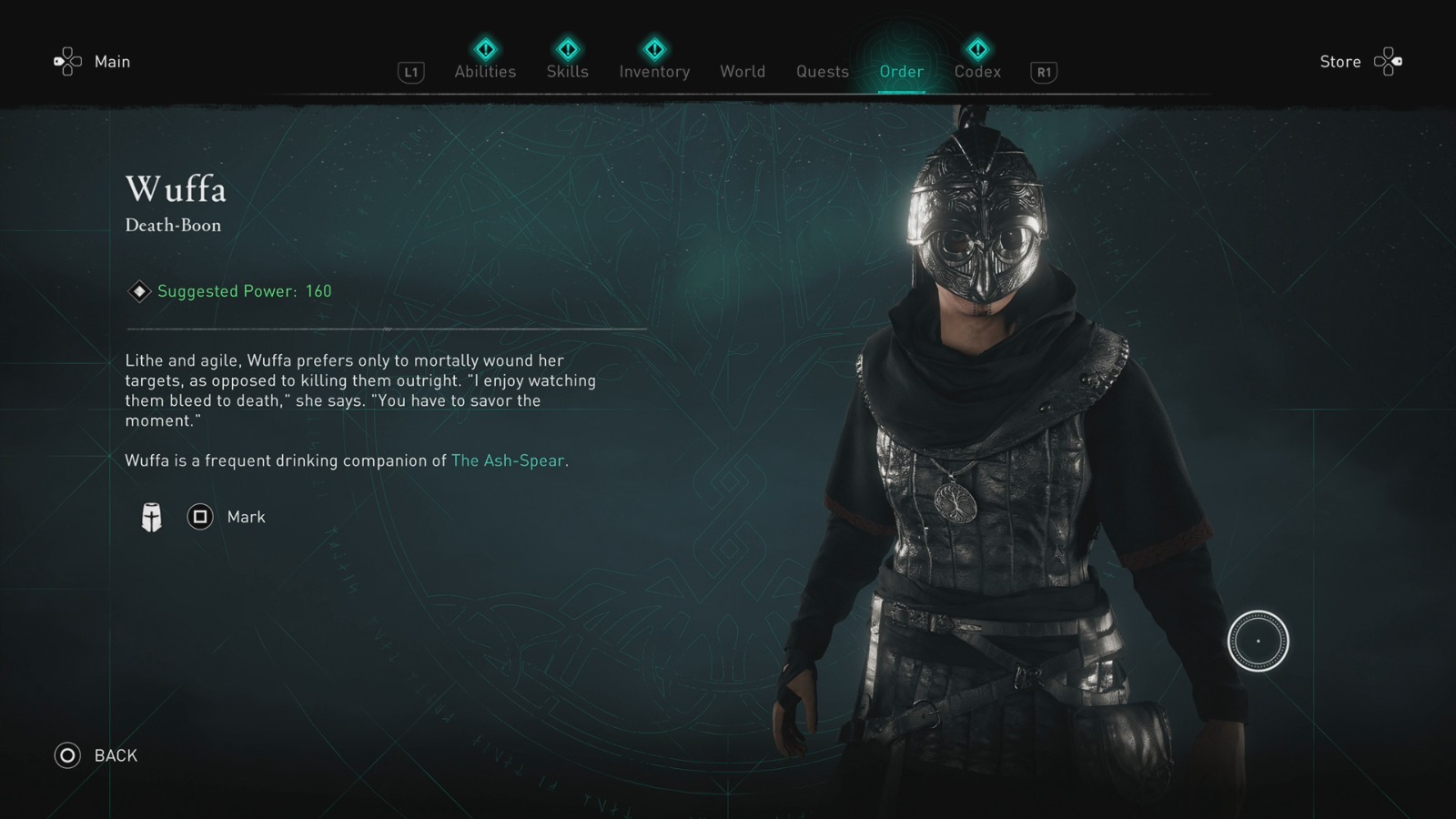Click the L1 shoulder button prompt

pos(410,72)
